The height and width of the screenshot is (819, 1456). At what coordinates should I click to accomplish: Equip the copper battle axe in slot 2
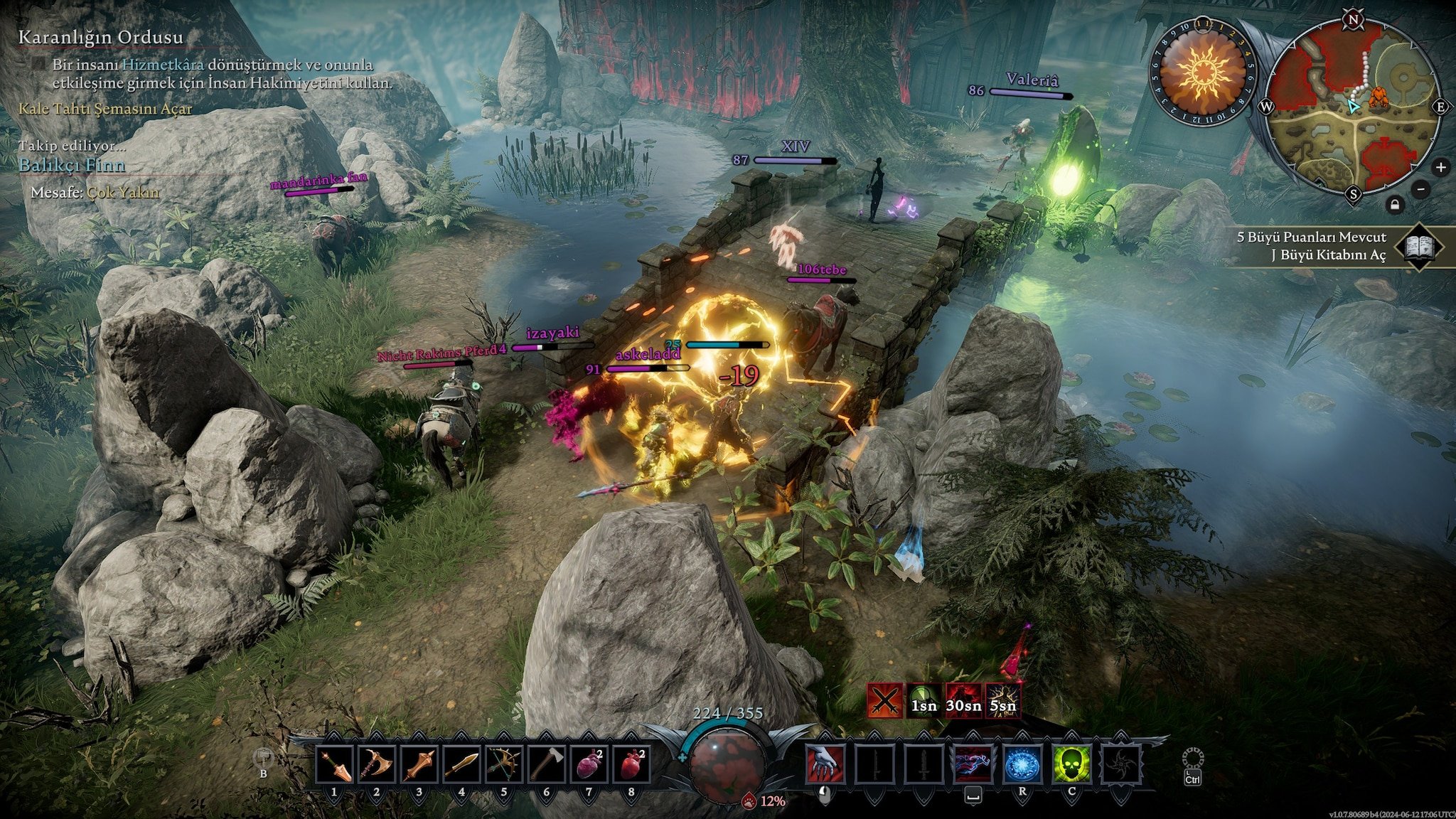point(377,766)
